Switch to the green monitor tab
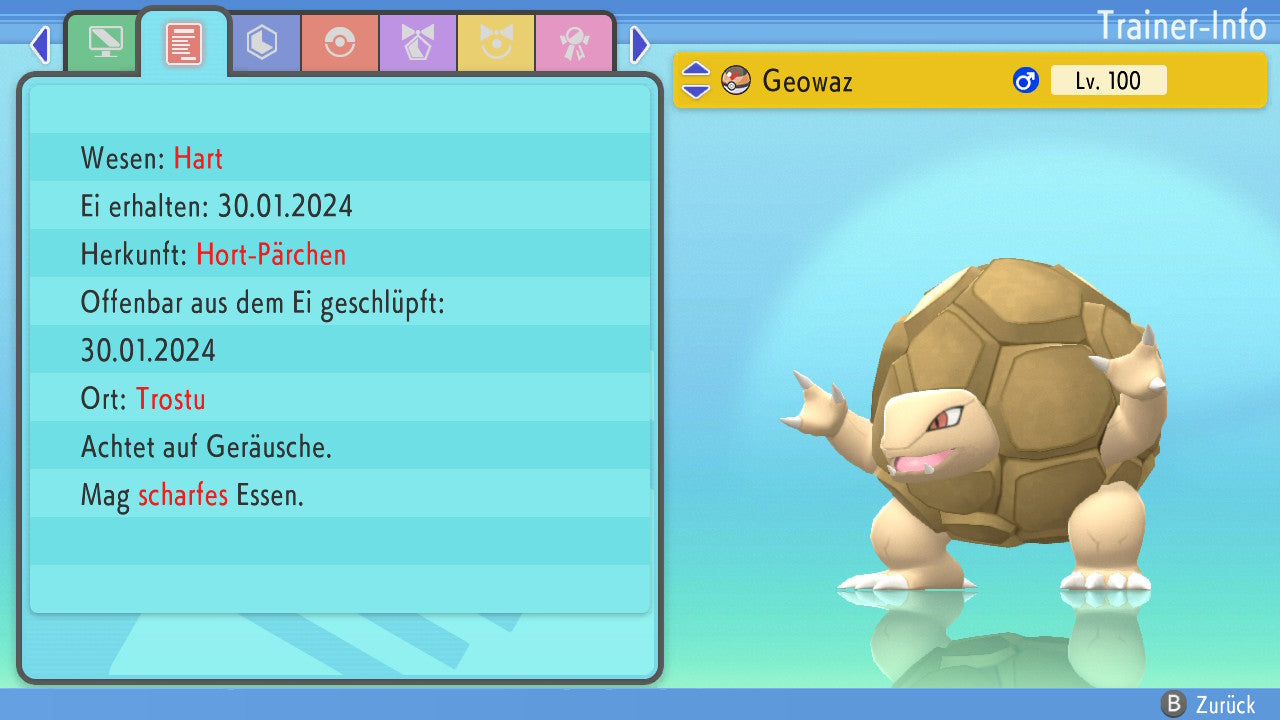 tap(104, 43)
